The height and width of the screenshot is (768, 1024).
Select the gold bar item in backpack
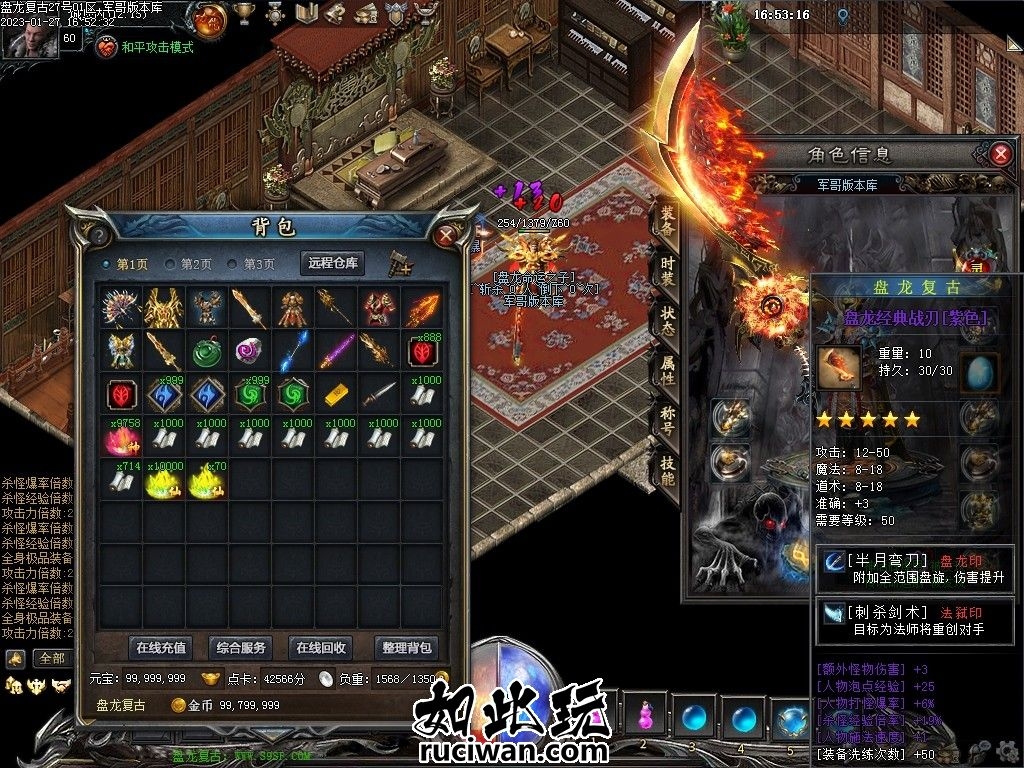336,392
